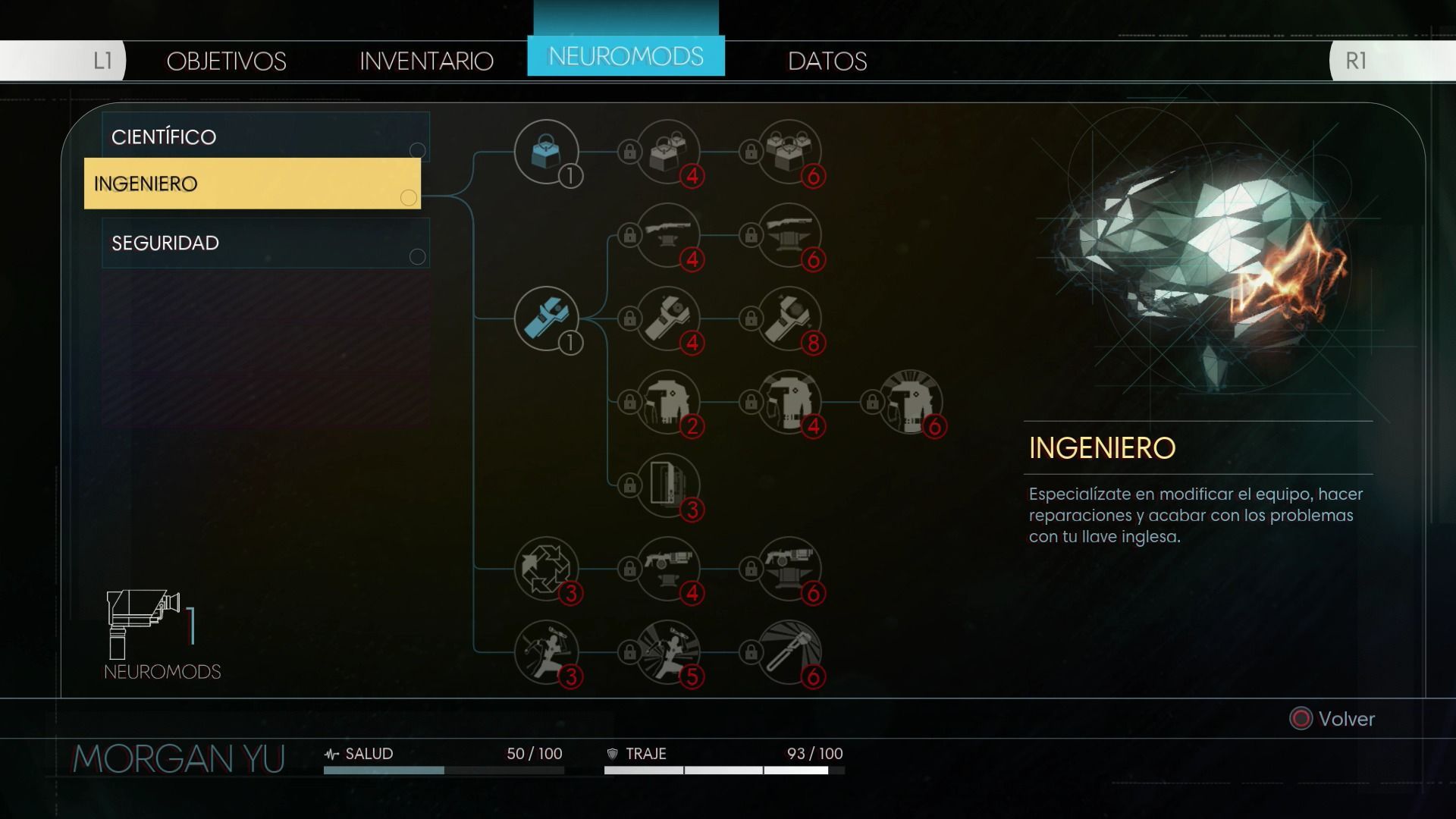Choose the pistol upgrade skill costing 4
The height and width of the screenshot is (819, 1456).
[x=668, y=569]
